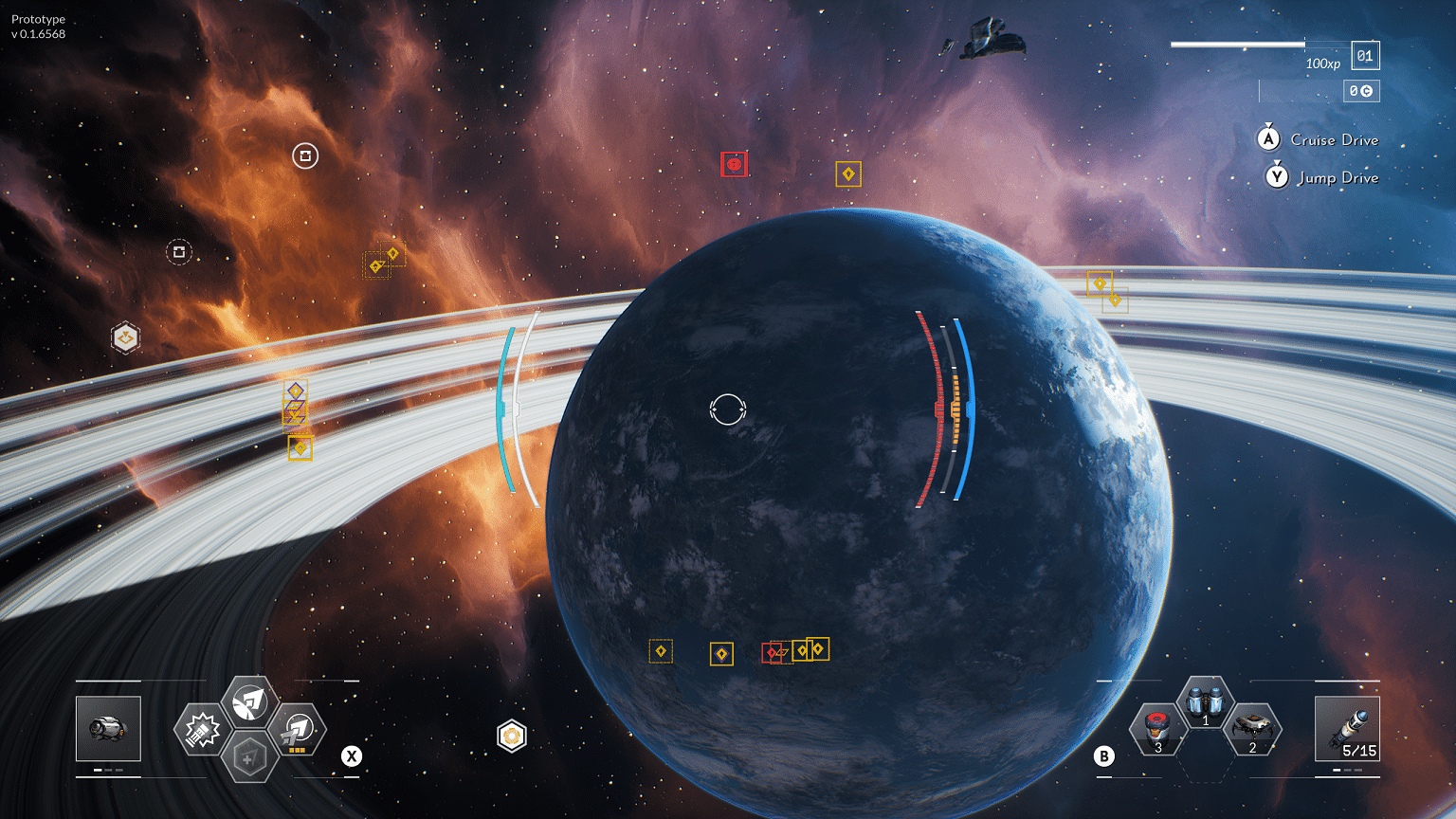Use the boost ability with three yellow pips
Viewport: 1456px width, 819px height.
coord(298,730)
